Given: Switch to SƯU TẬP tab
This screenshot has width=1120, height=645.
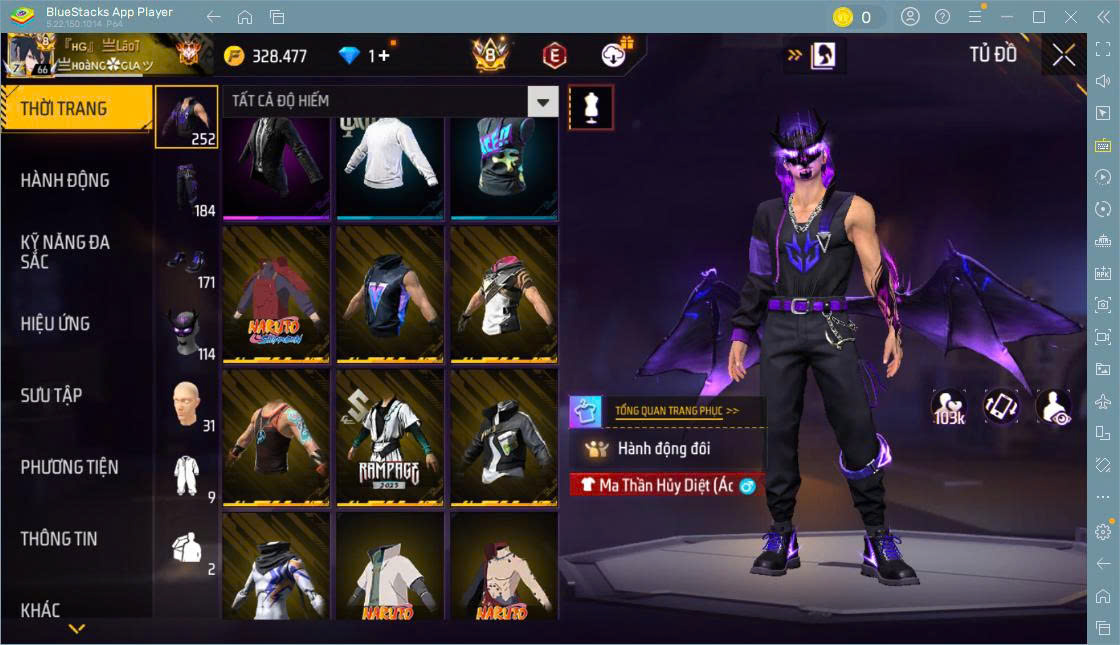Looking at the screenshot, I should tap(52, 395).
